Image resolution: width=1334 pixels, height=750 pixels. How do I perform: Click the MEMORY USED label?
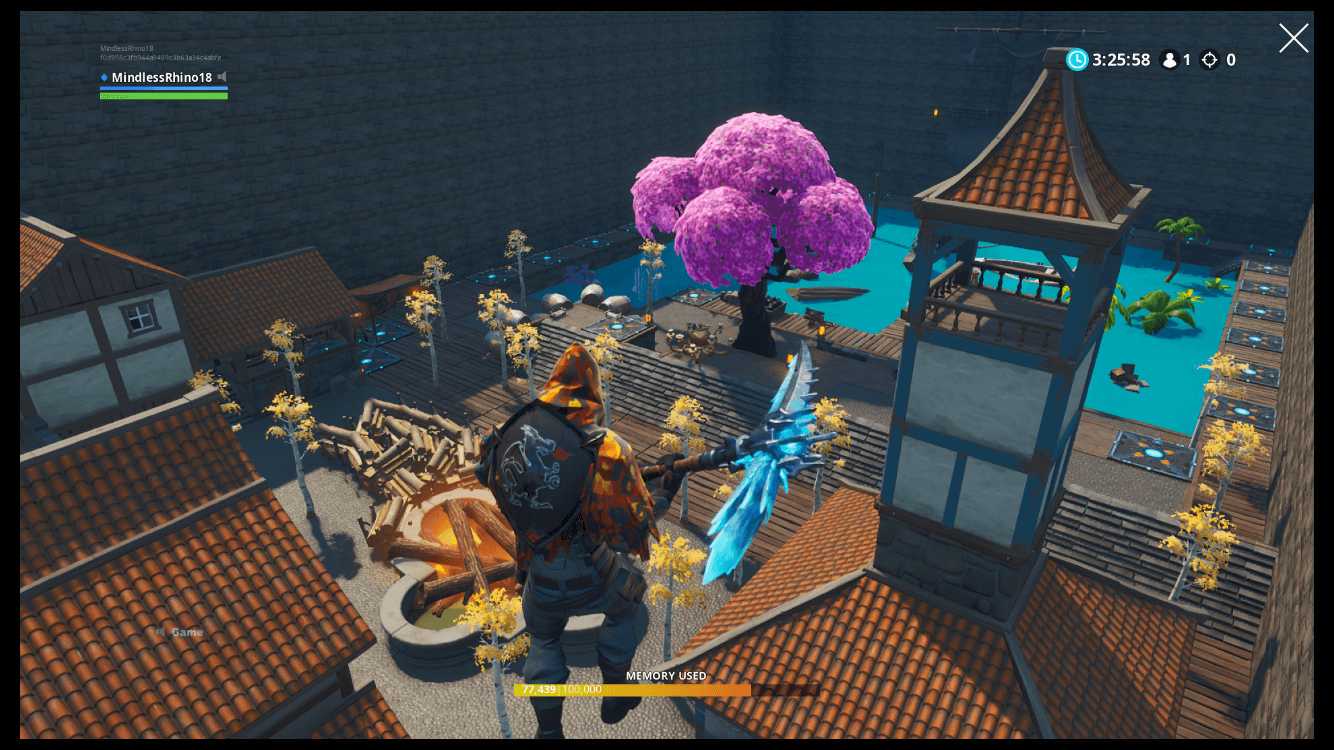pyautogui.click(x=666, y=676)
